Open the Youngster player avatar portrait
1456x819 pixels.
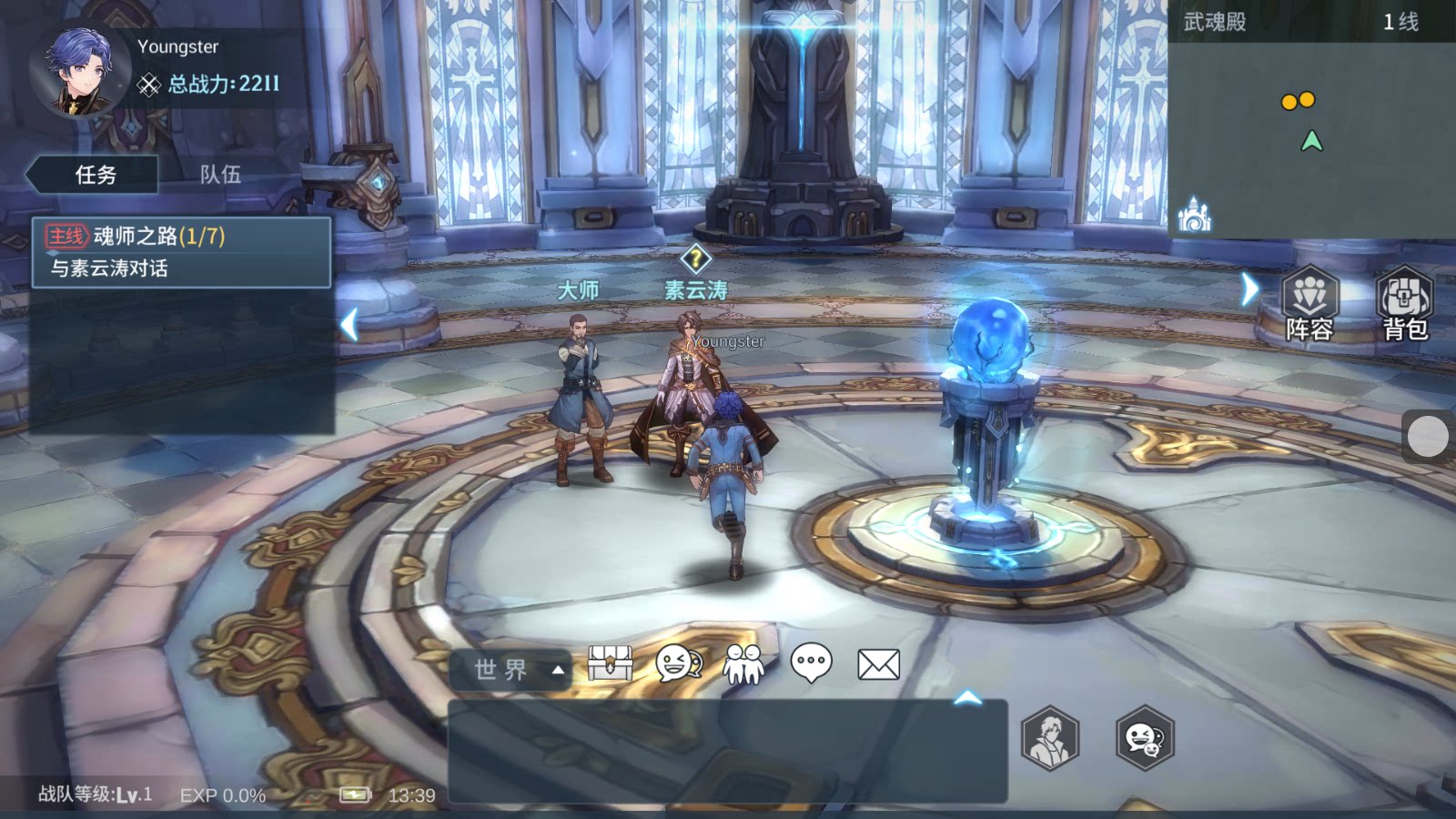79,72
